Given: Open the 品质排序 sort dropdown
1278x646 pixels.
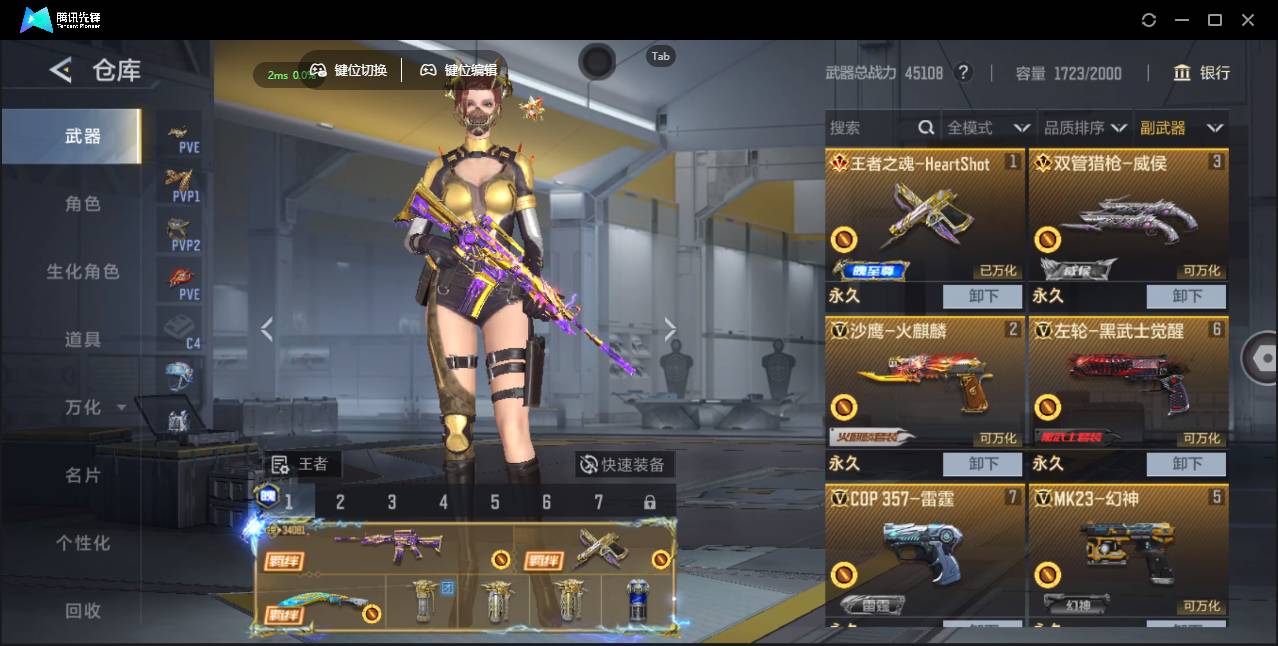Looking at the screenshot, I should point(1085,128).
